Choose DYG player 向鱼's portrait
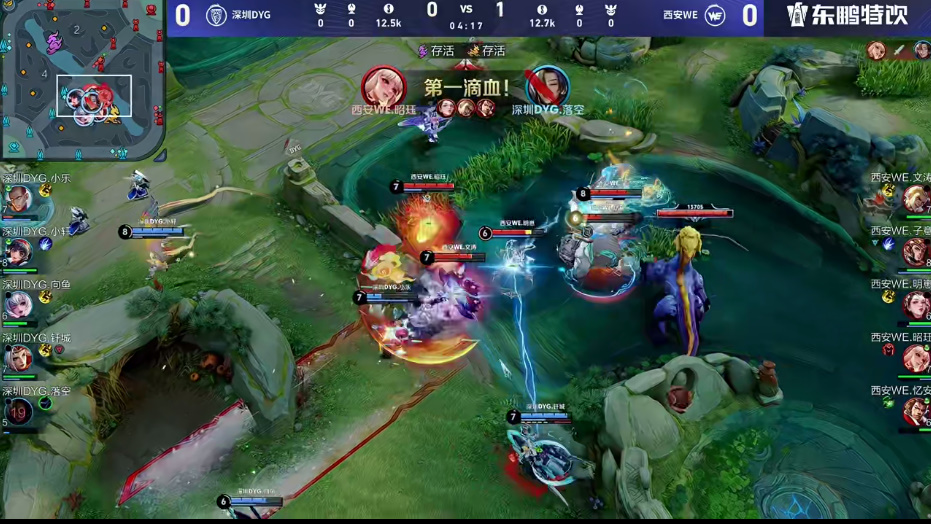This screenshot has height=524, width=931. point(19,305)
